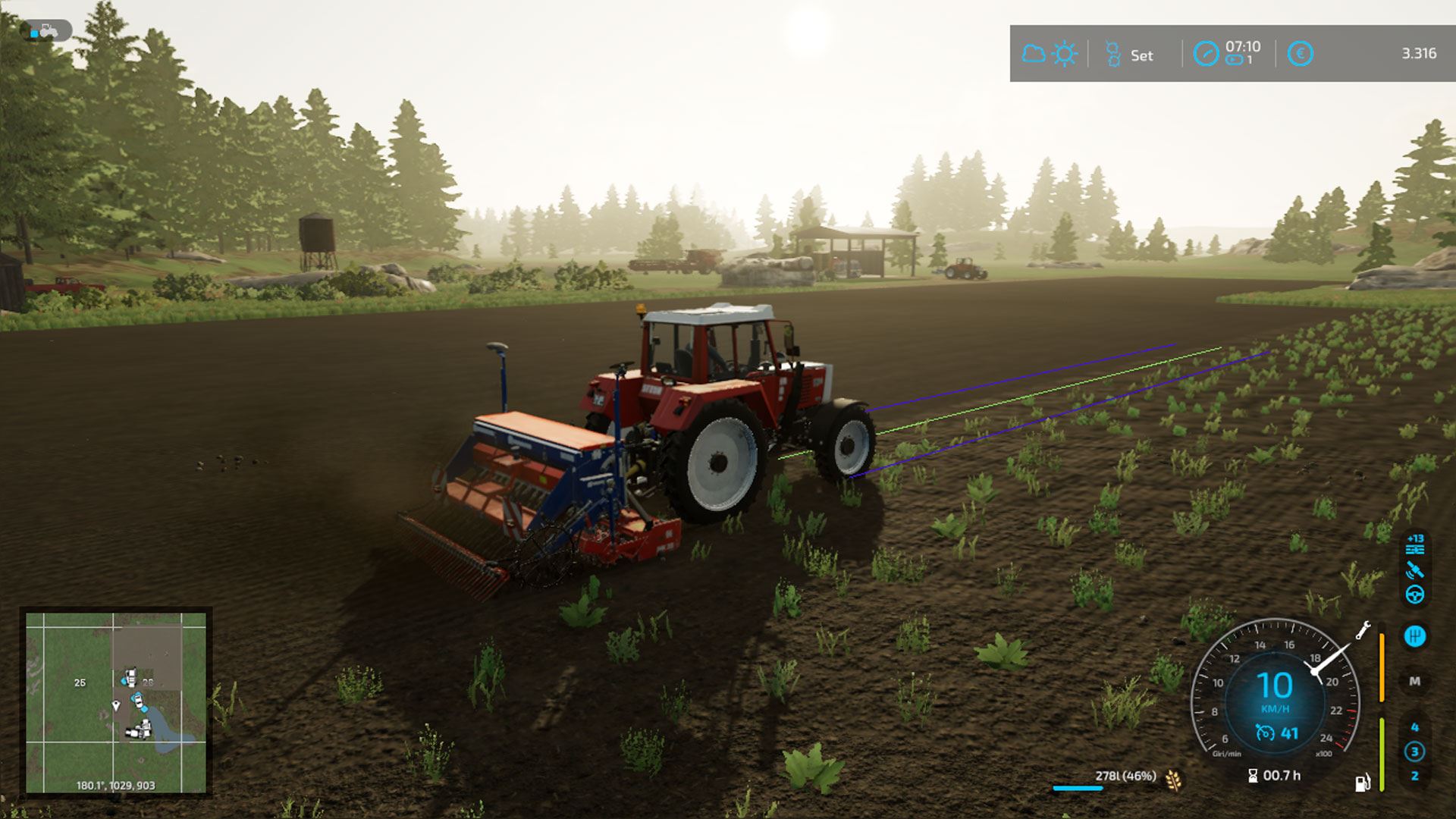Click the white location pin on minimap
This screenshot has width=1456, height=819.
point(116,705)
